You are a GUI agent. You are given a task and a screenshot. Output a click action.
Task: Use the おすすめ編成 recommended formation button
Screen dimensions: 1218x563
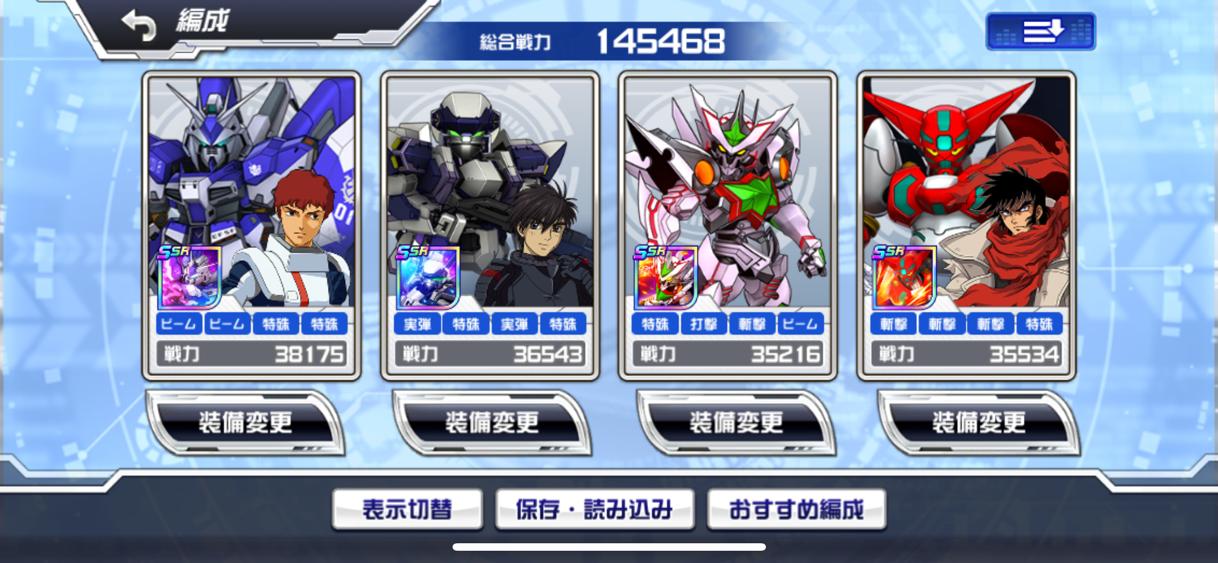click(x=796, y=510)
